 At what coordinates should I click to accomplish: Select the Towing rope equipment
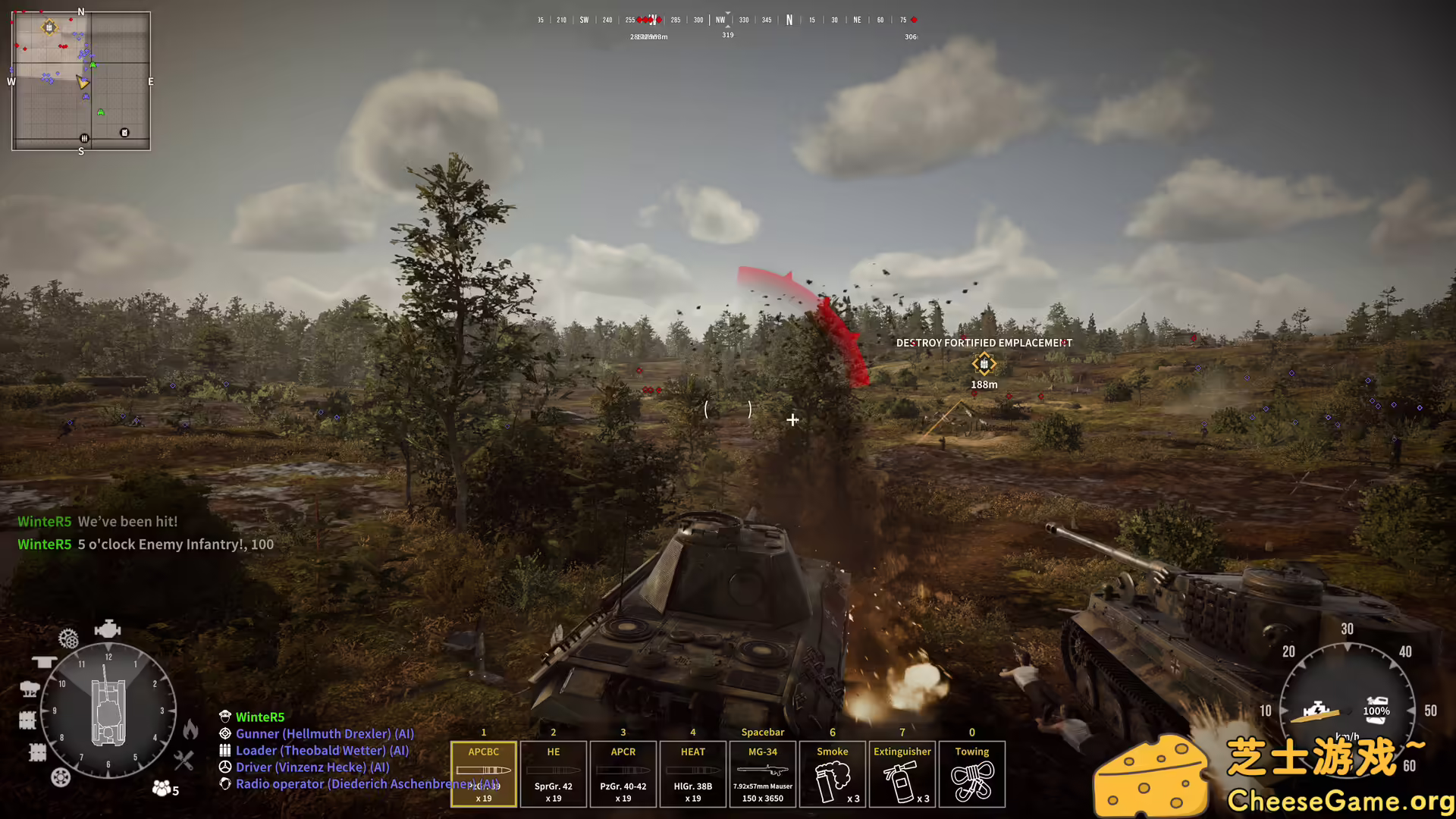[971, 773]
